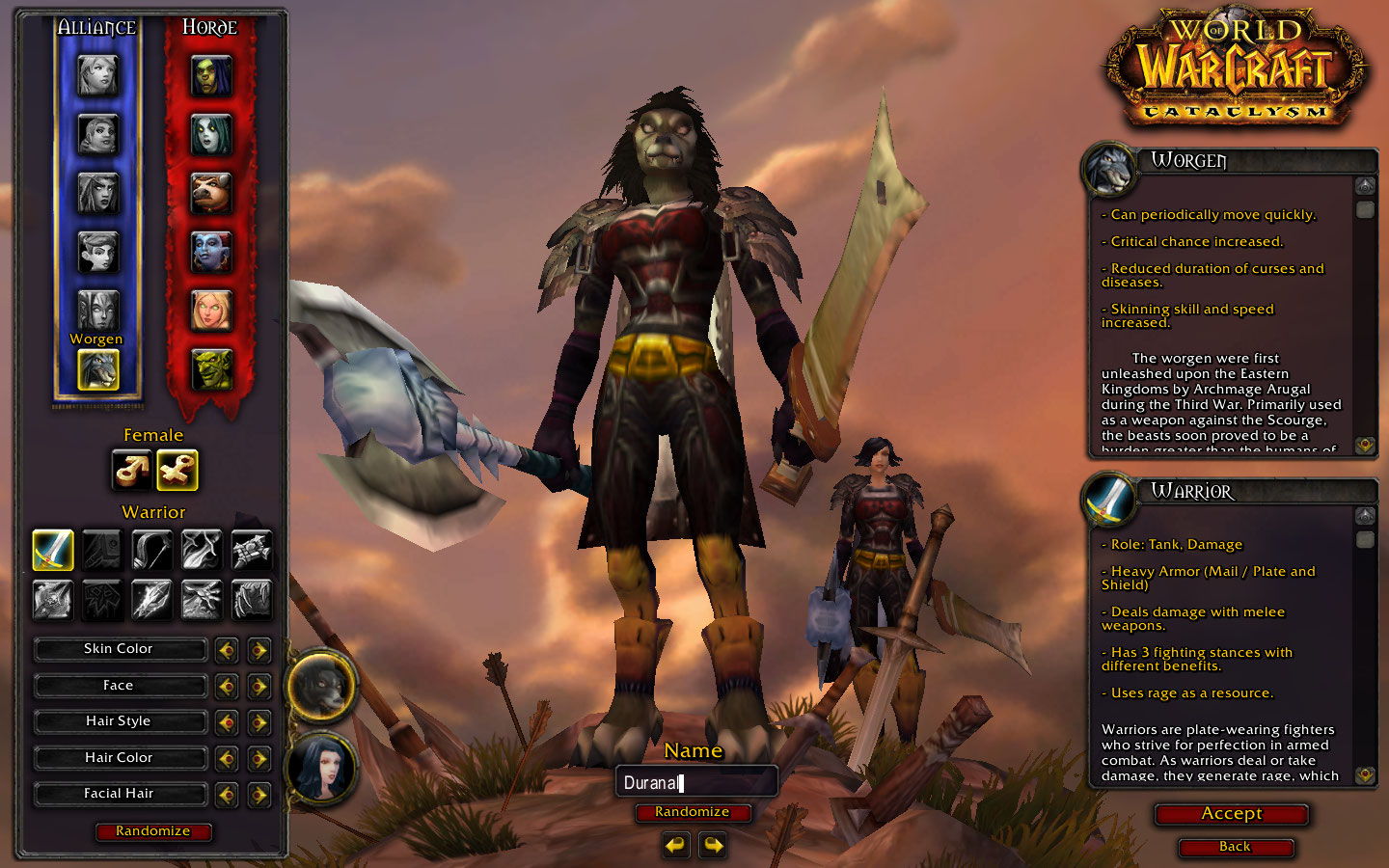The width and height of the screenshot is (1389, 868).
Task: Click previous arrow for Face option
Action: (227, 687)
